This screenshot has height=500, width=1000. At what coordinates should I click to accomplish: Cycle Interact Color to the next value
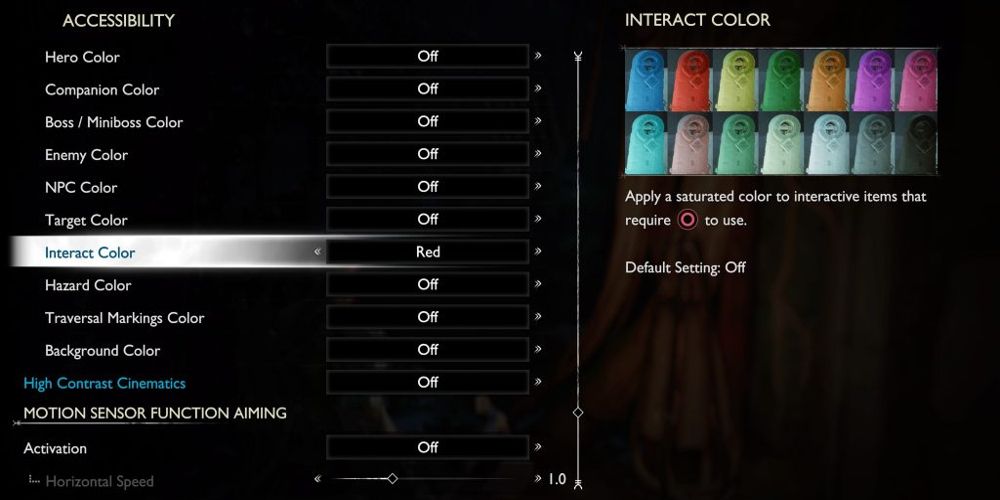click(x=538, y=252)
